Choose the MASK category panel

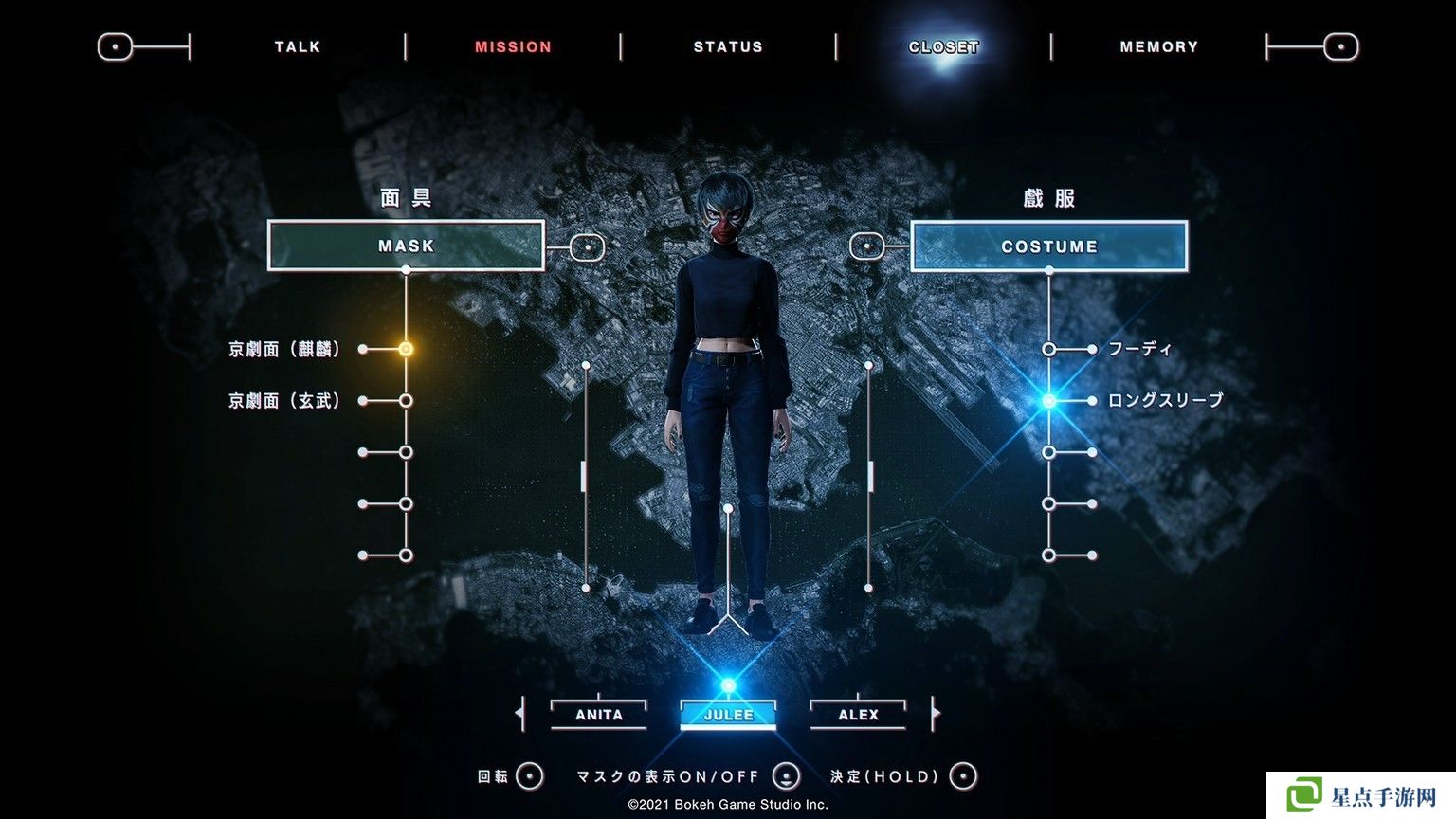click(406, 246)
